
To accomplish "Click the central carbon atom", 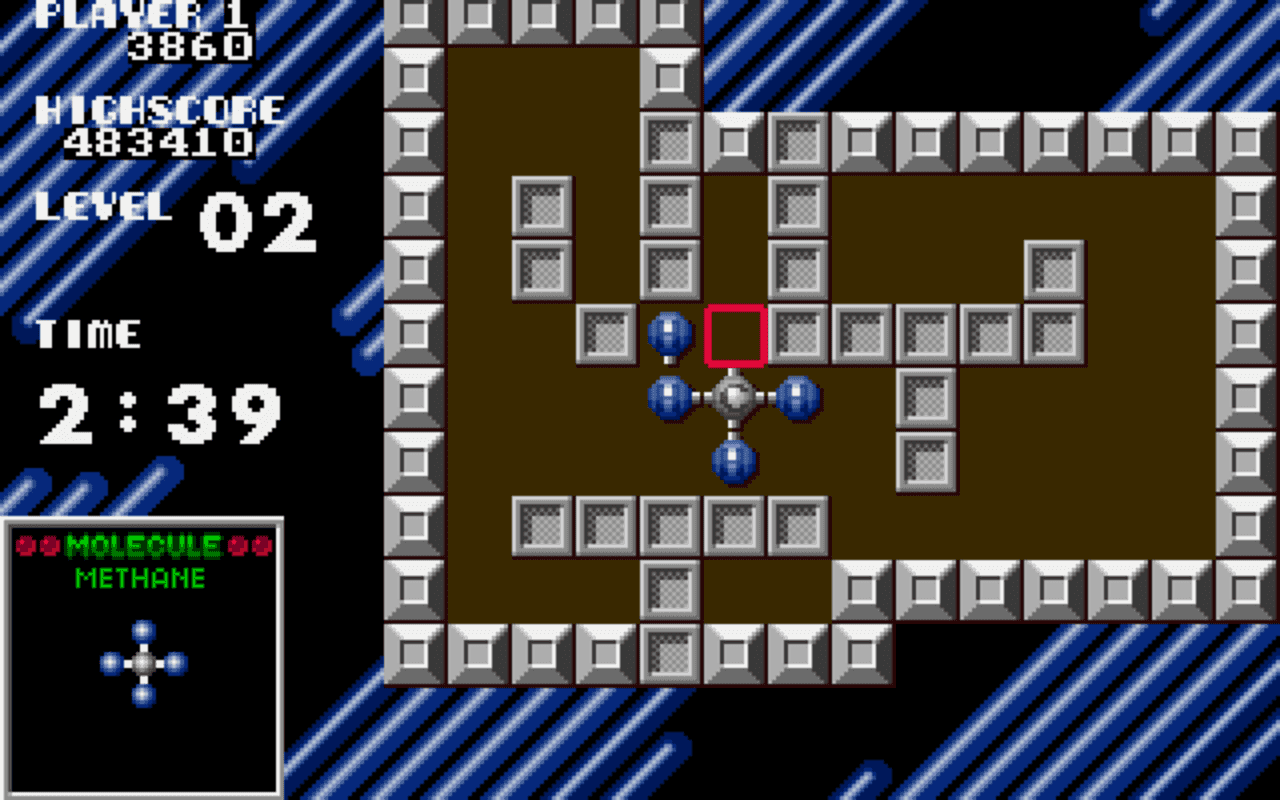I will [x=733, y=397].
